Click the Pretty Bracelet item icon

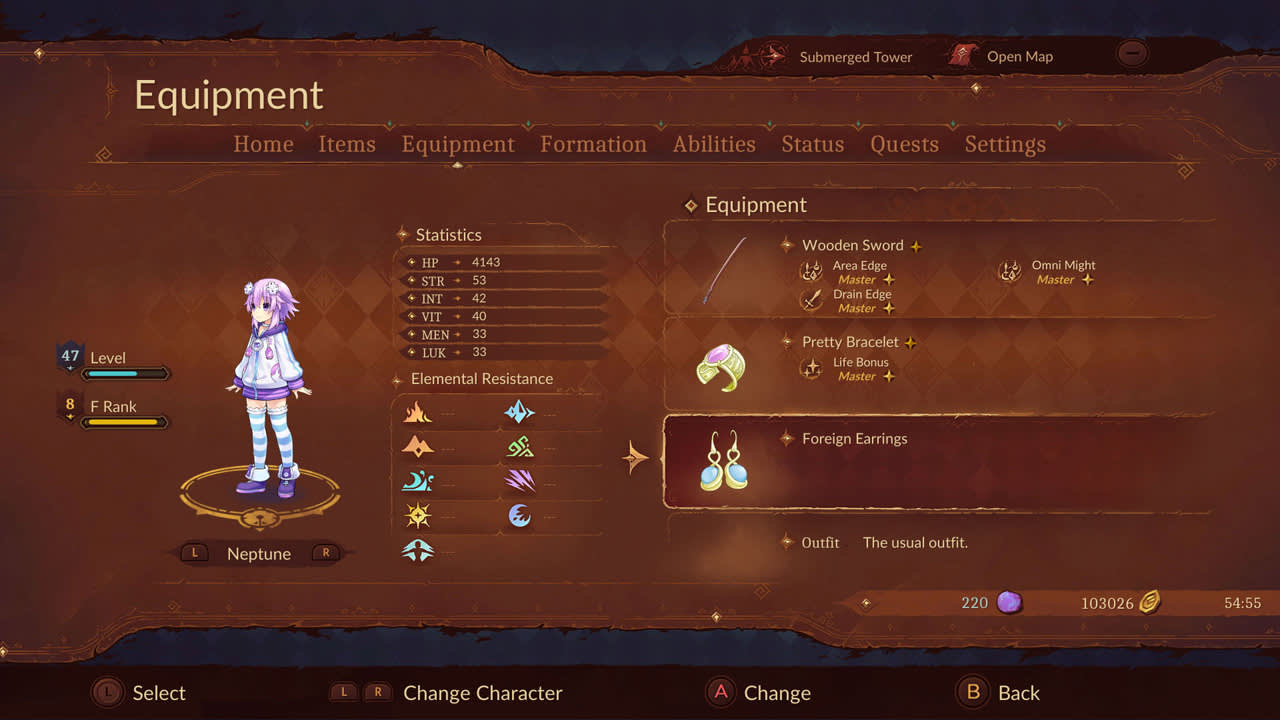722,368
